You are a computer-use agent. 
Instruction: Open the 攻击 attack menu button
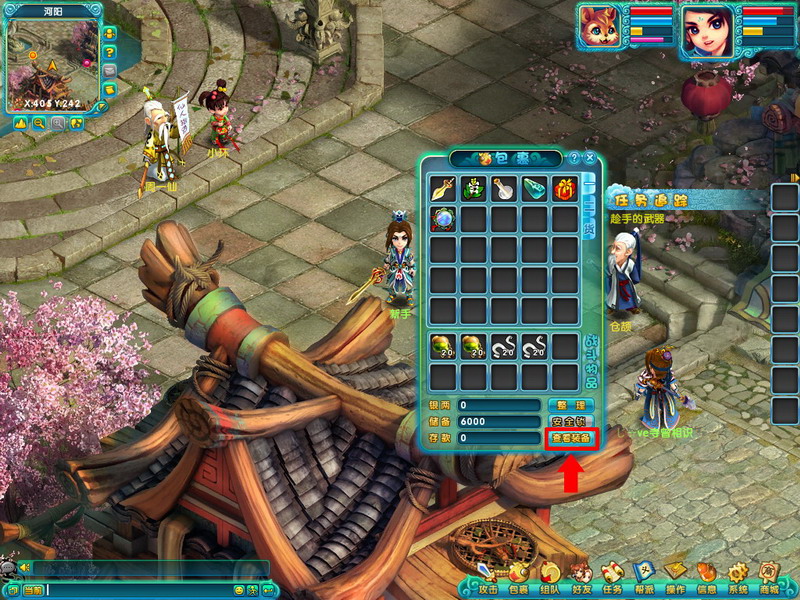coord(488,579)
